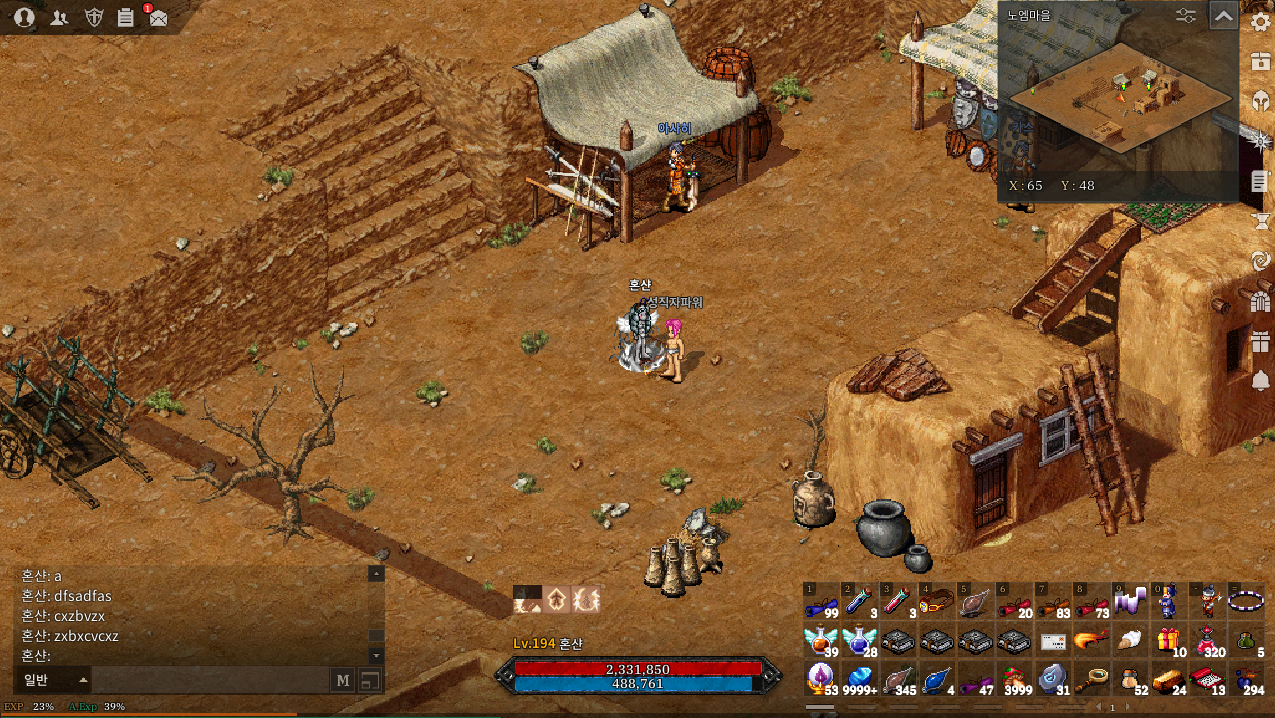The height and width of the screenshot is (718, 1275).
Task: Click the chat message input field
Action: click(x=210, y=680)
